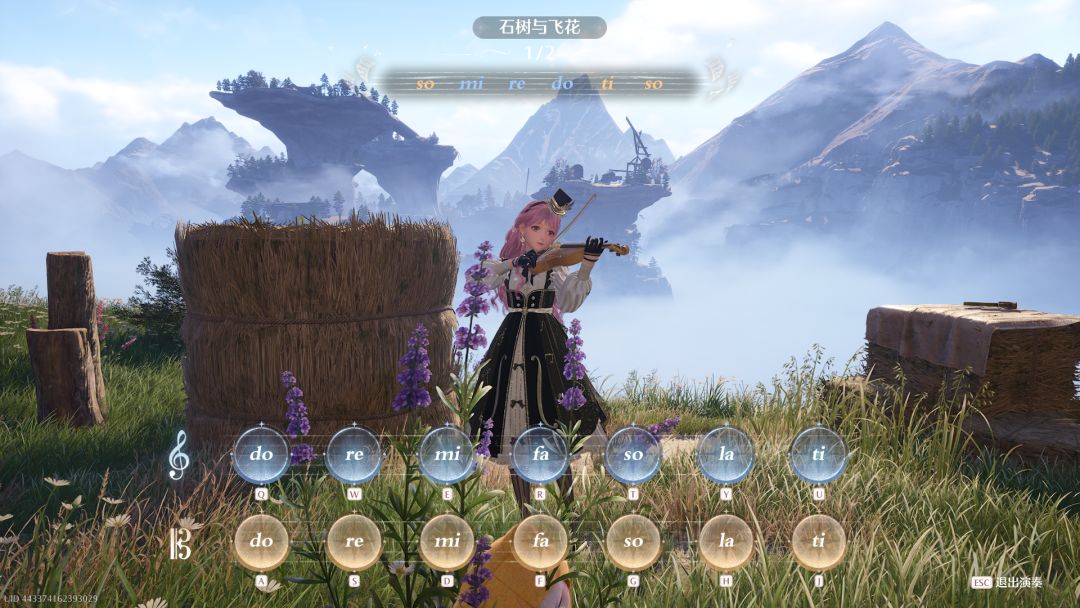
Task: Play the golden lower 'fa' orb
Action: pos(540,541)
